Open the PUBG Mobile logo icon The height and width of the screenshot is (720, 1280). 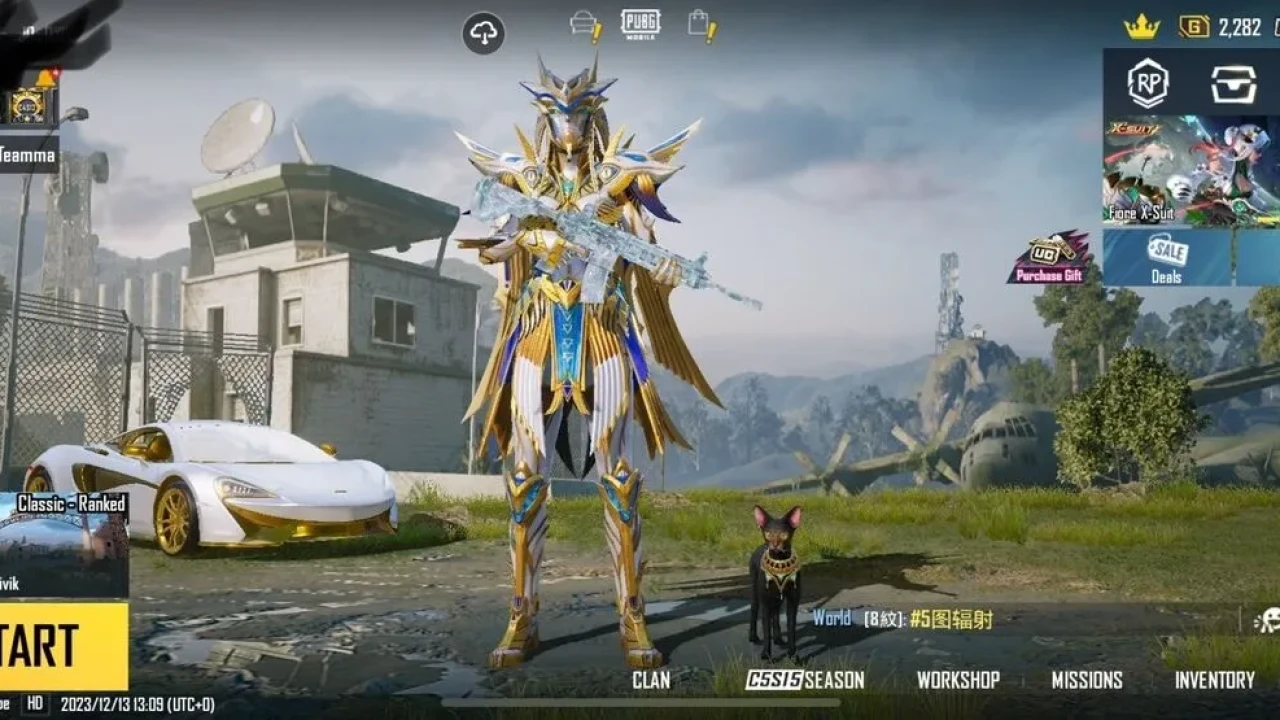point(640,23)
